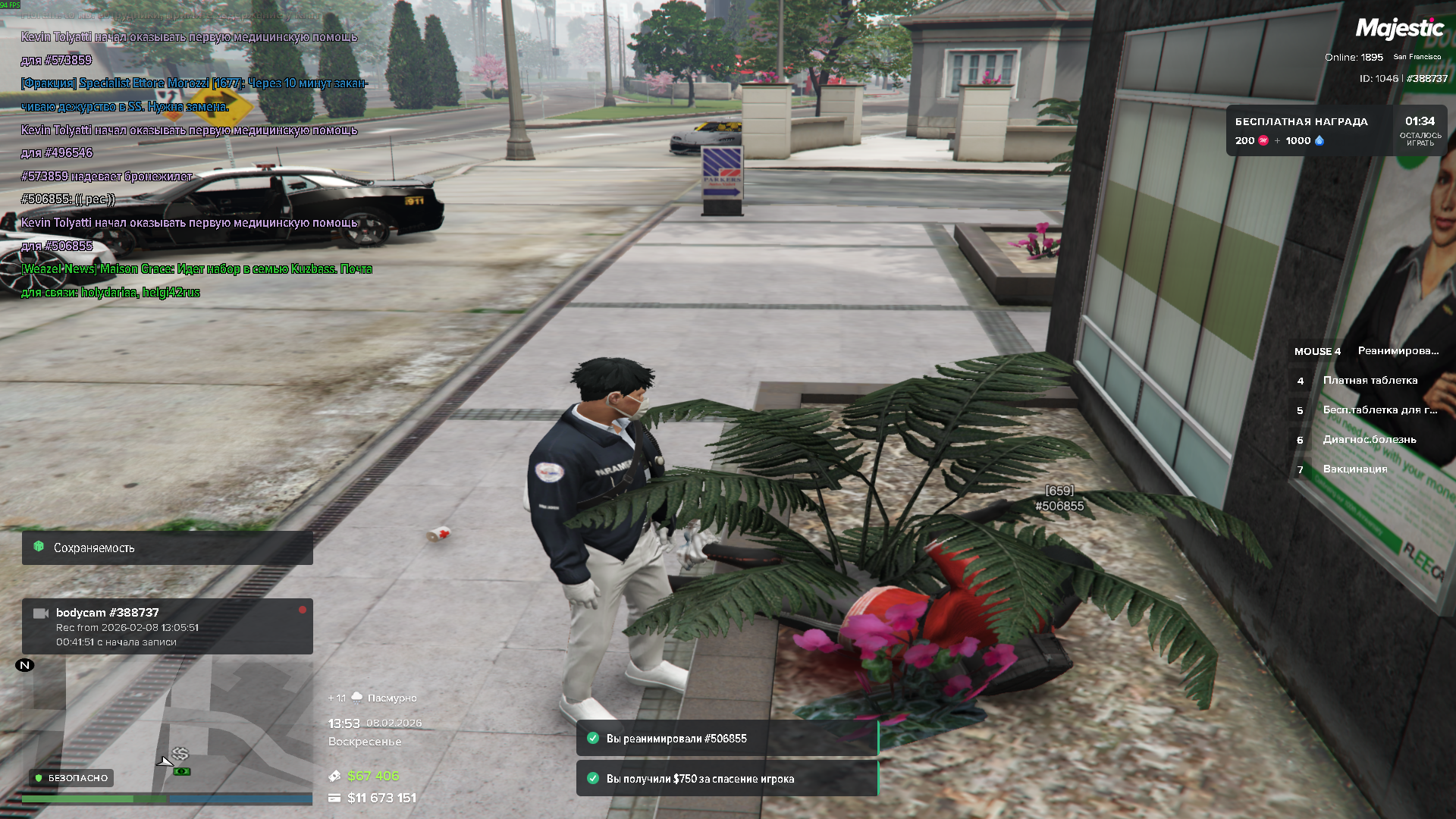This screenshot has height=819, width=1456.
Task: Dismiss the Вы реанимировали #506855 notification
Action: click(x=726, y=739)
